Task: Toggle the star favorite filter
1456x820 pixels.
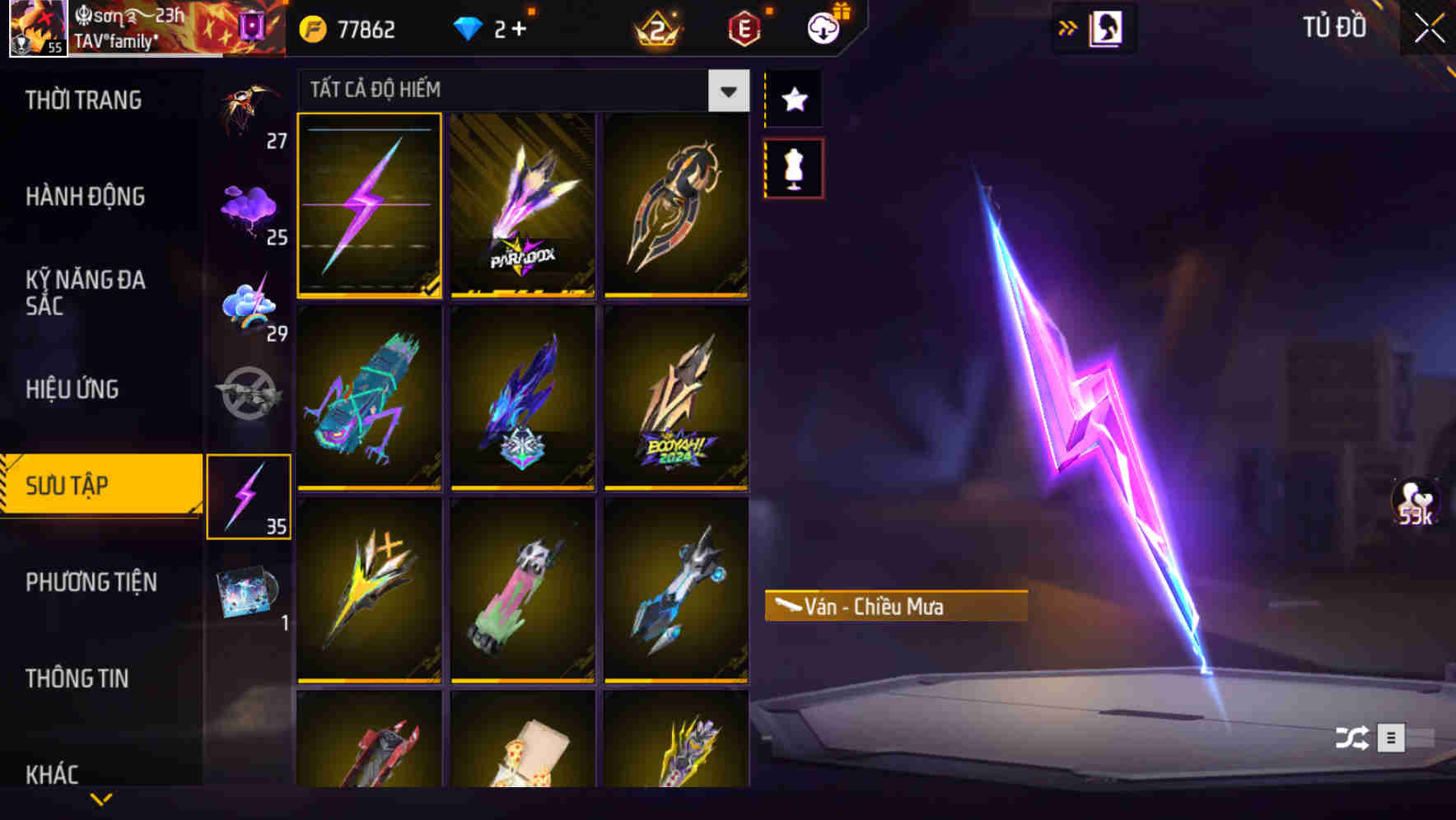Action: tap(793, 100)
